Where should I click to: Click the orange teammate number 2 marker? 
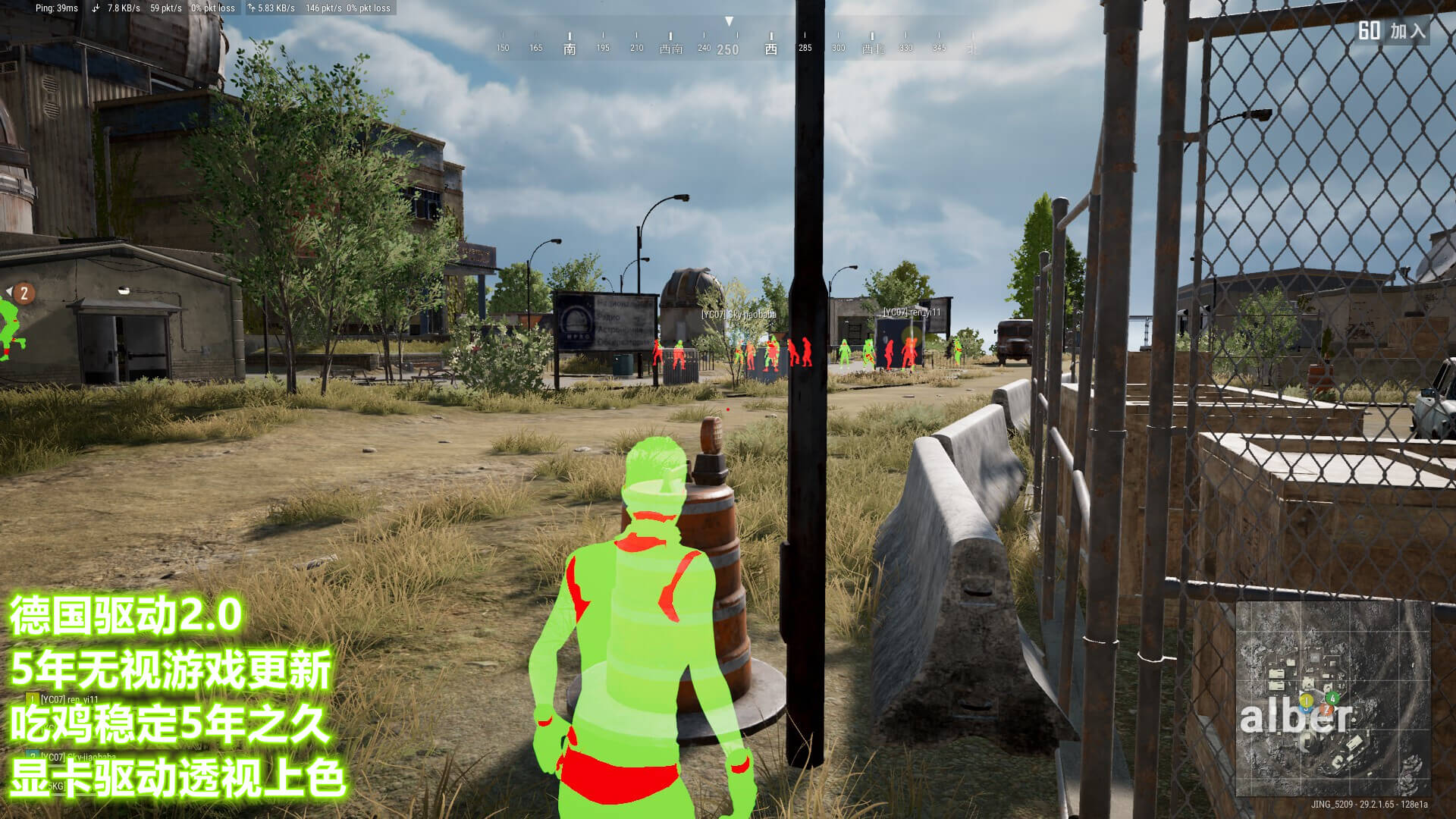pos(24,293)
